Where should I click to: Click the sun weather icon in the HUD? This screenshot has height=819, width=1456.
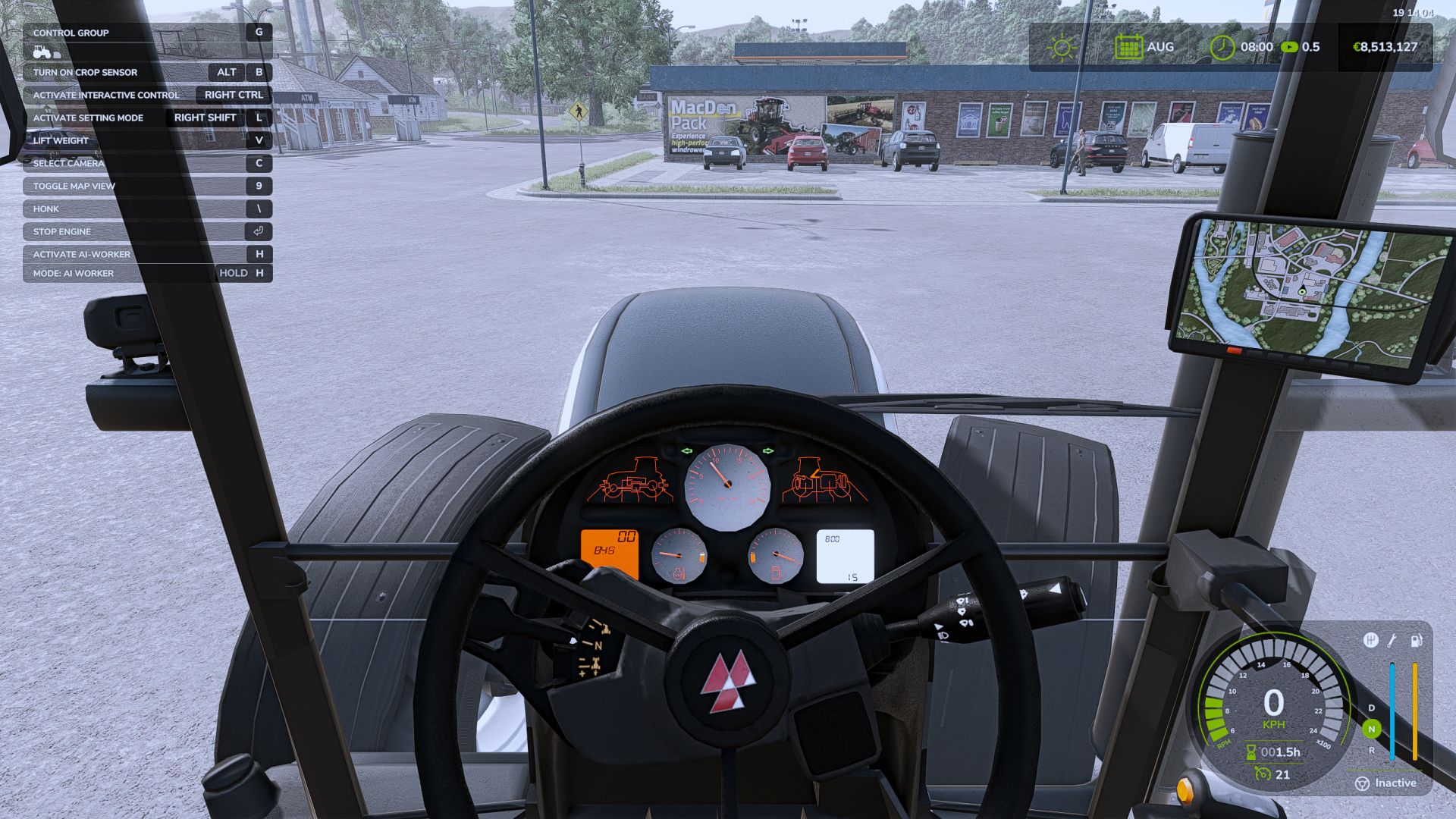[1063, 47]
